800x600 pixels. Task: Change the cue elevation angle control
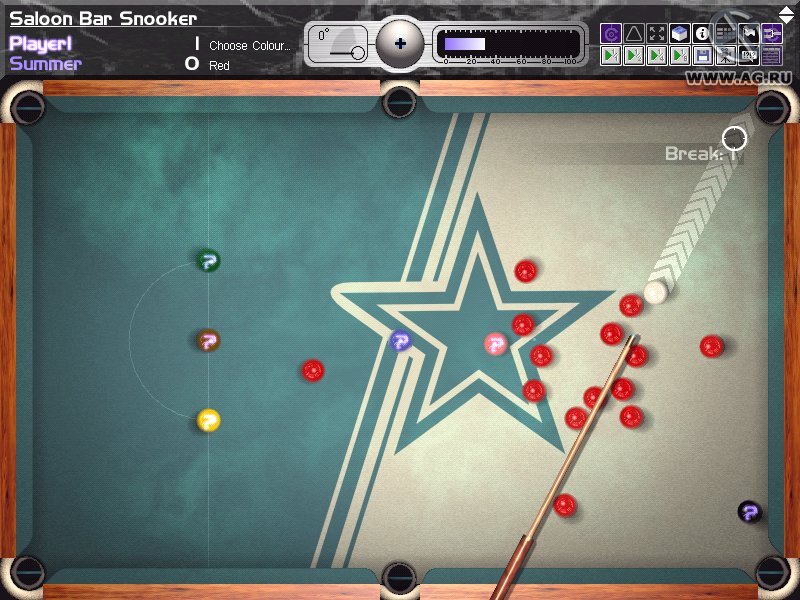338,45
